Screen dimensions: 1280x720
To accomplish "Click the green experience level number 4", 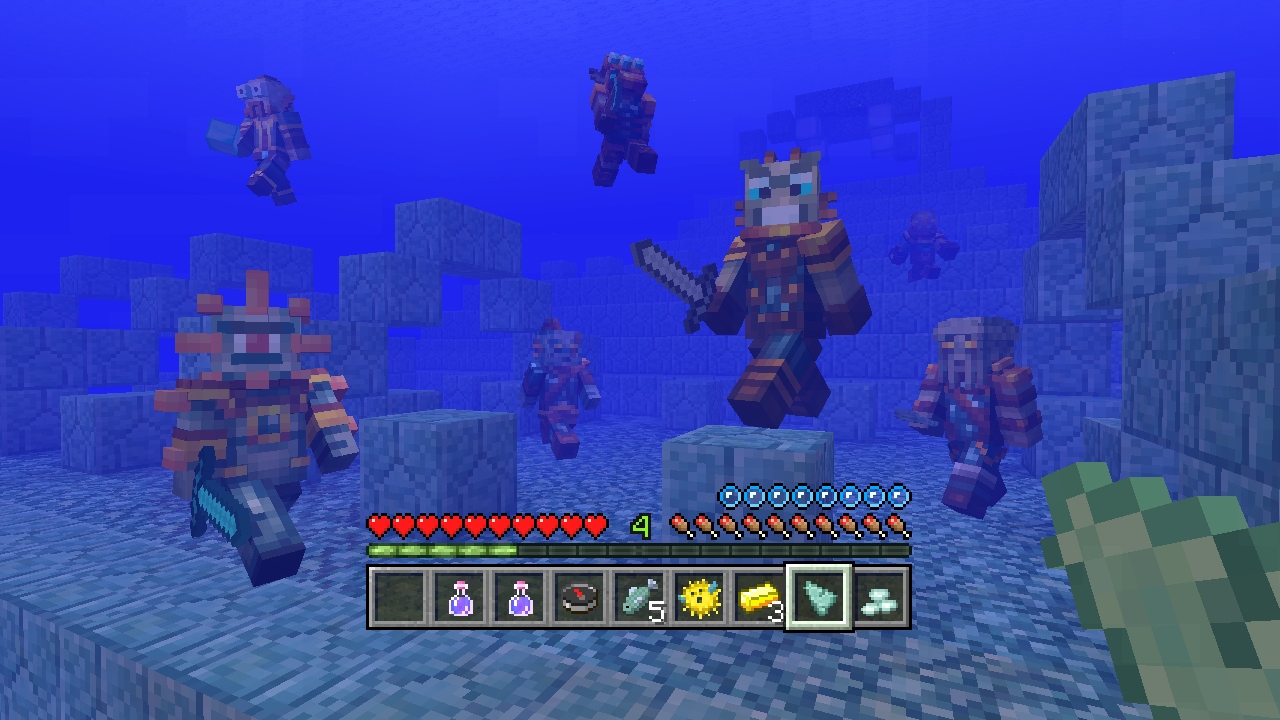I will (641, 525).
